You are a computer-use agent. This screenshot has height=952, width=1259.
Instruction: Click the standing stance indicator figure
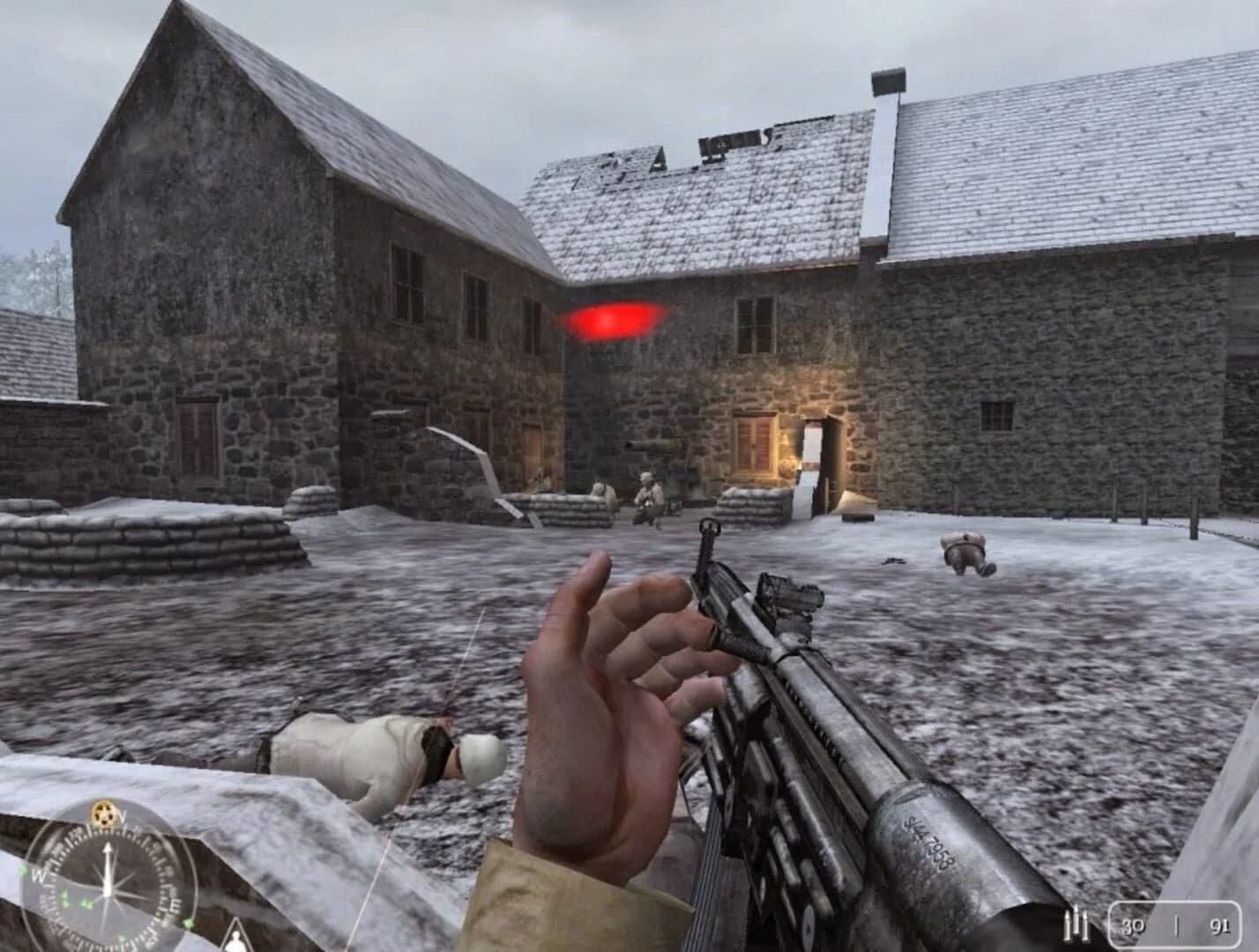coord(236,941)
